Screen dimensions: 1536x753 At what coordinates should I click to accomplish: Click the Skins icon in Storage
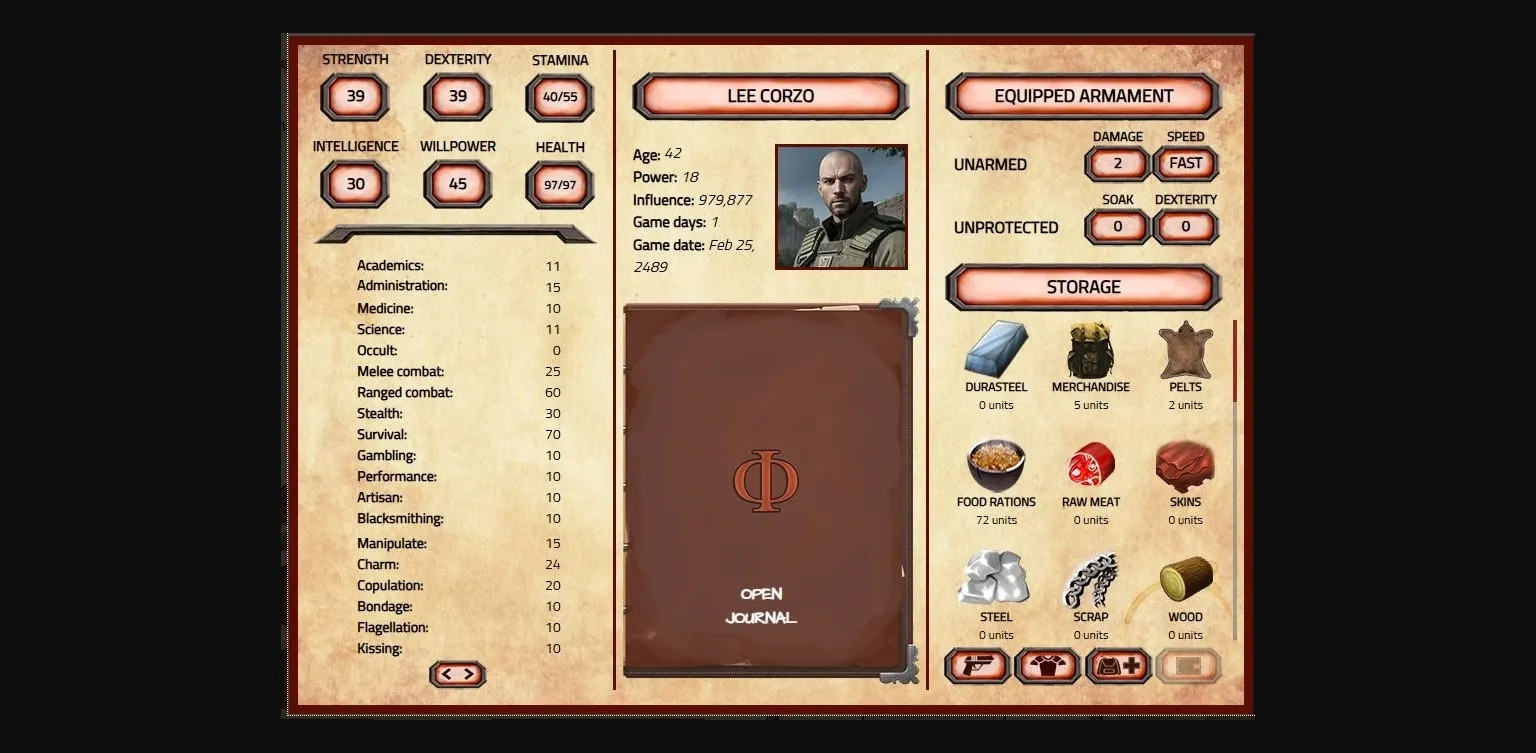pos(1184,465)
